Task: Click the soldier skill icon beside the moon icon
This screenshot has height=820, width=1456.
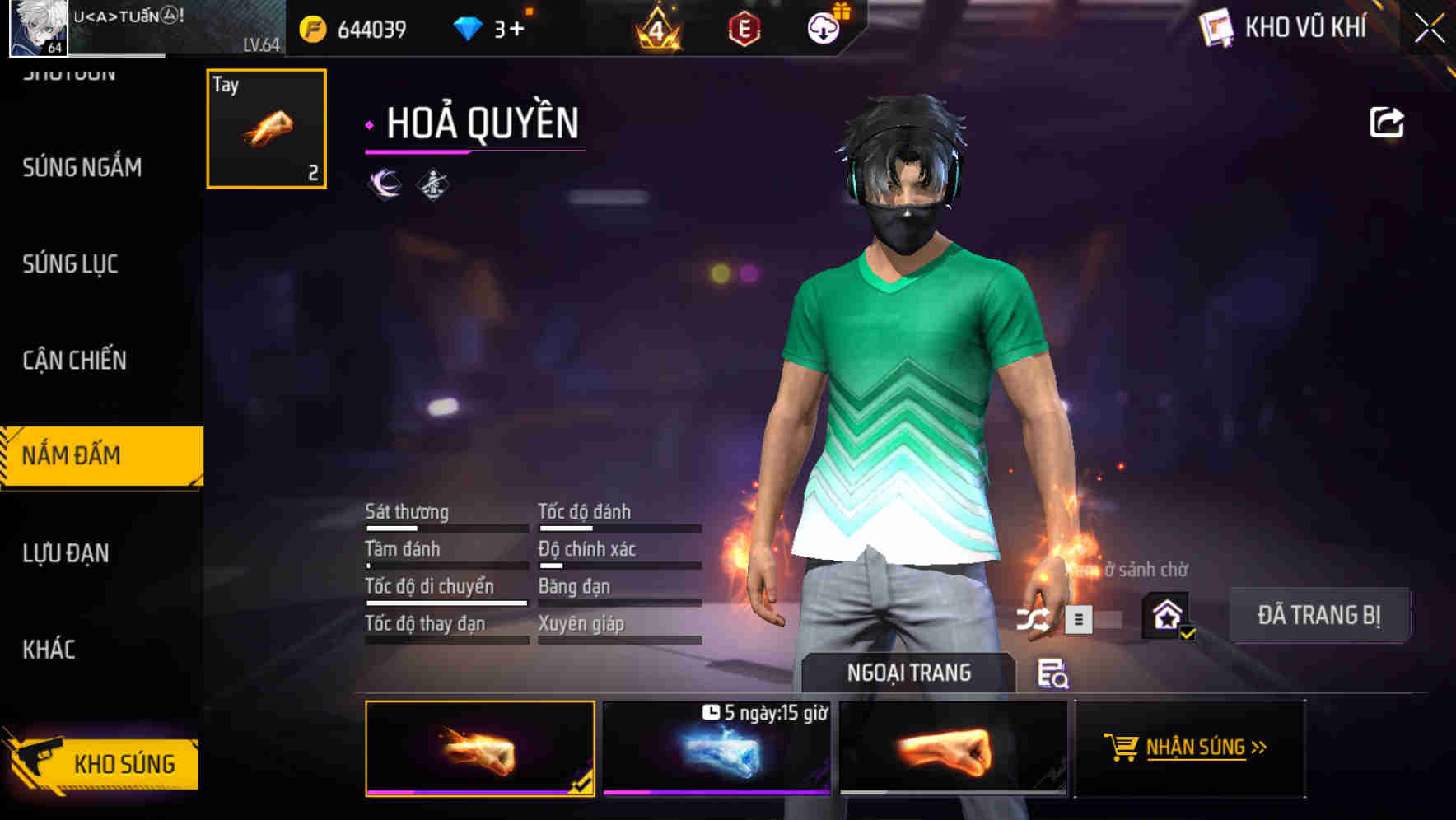Action: [432, 184]
